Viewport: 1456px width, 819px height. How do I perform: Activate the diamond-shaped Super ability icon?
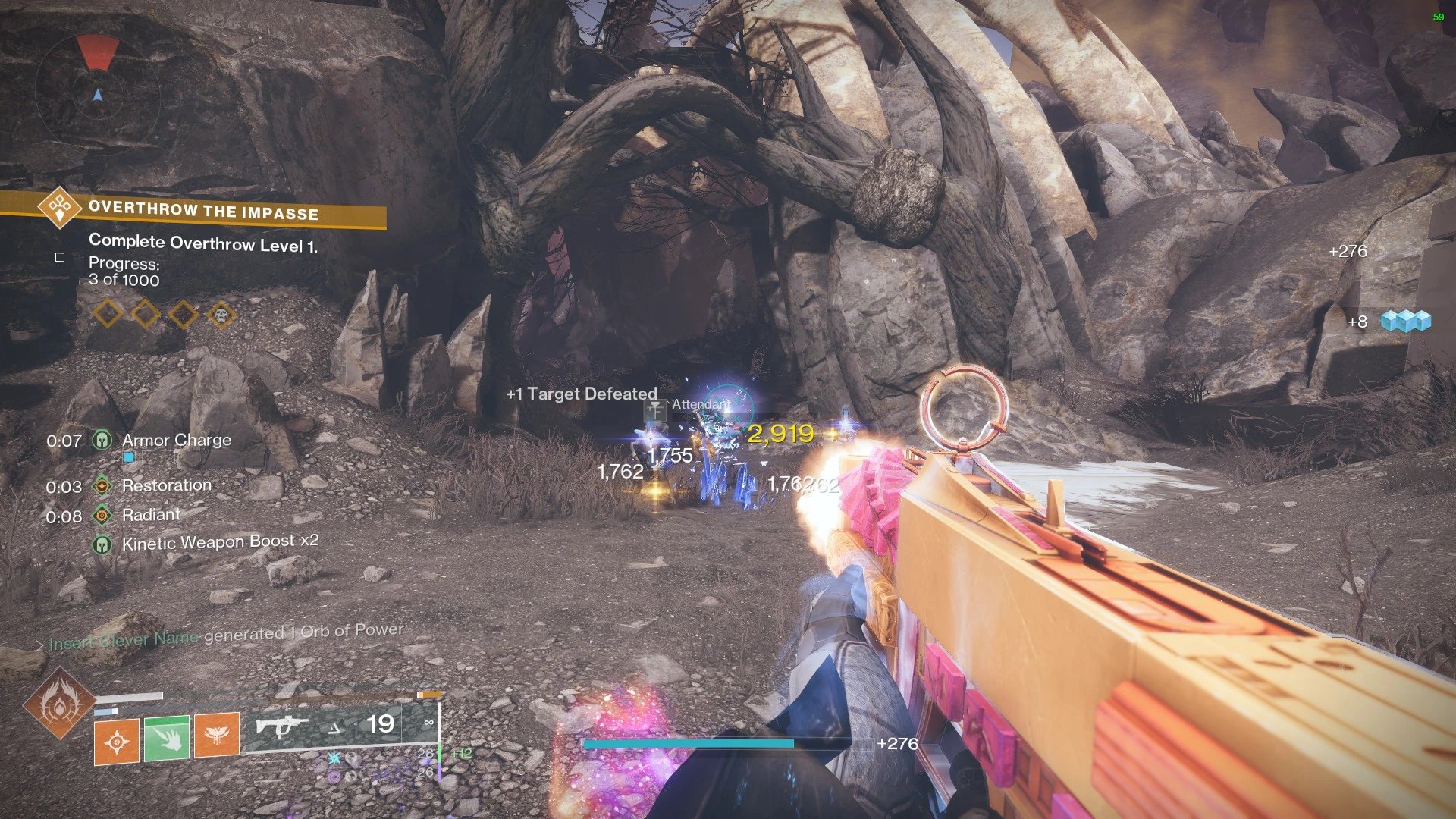pos(58,704)
